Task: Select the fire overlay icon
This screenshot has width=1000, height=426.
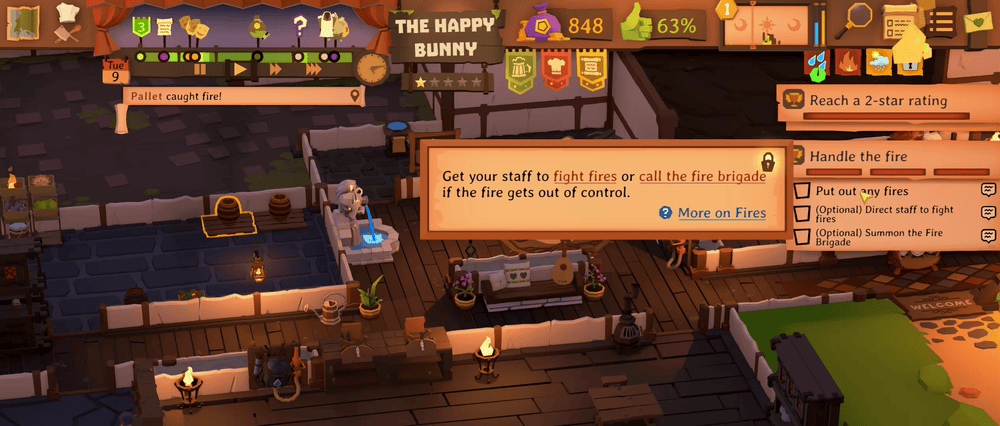Action: [x=848, y=63]
